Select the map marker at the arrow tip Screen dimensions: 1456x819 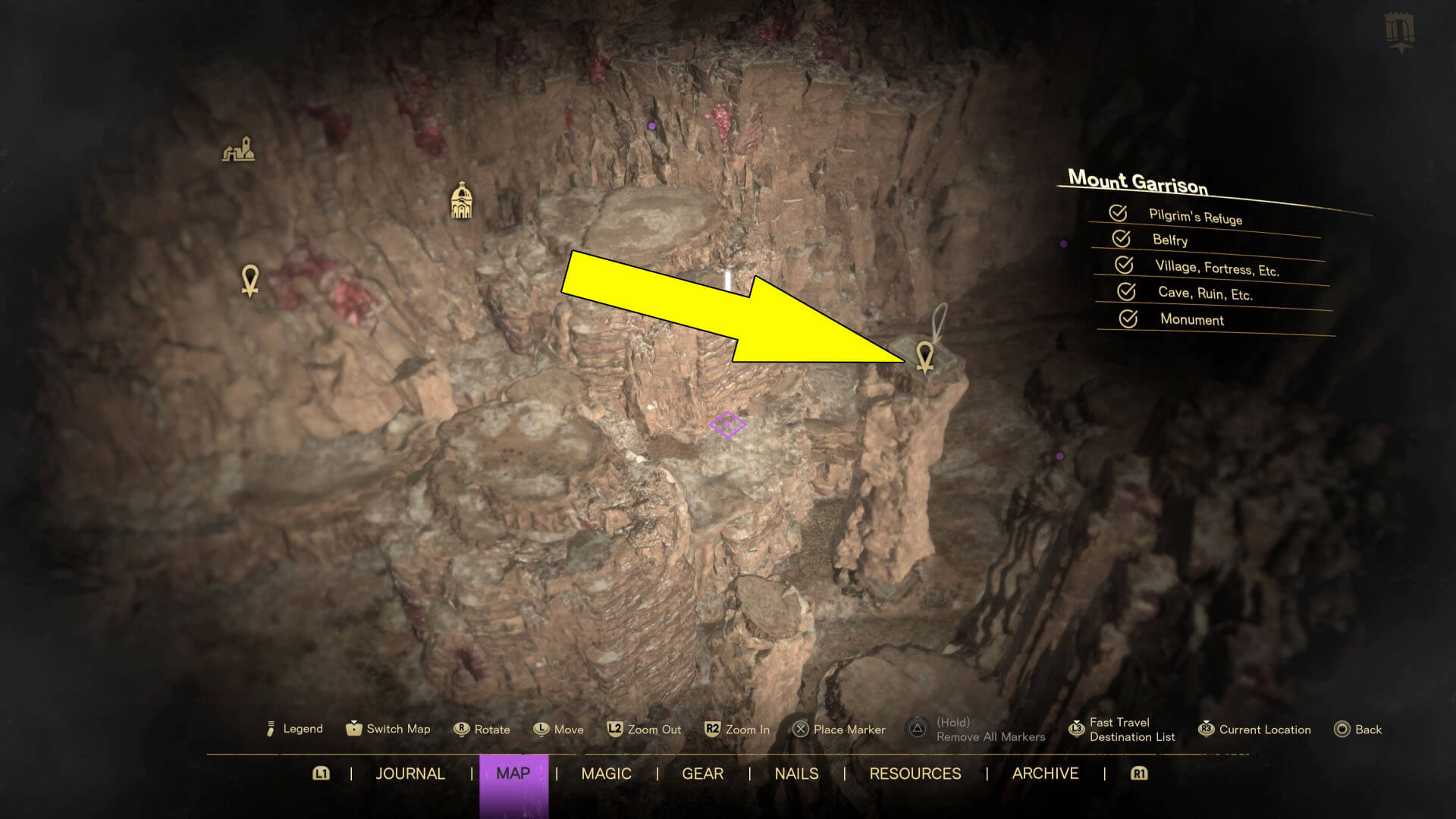[x=924, y=357]
